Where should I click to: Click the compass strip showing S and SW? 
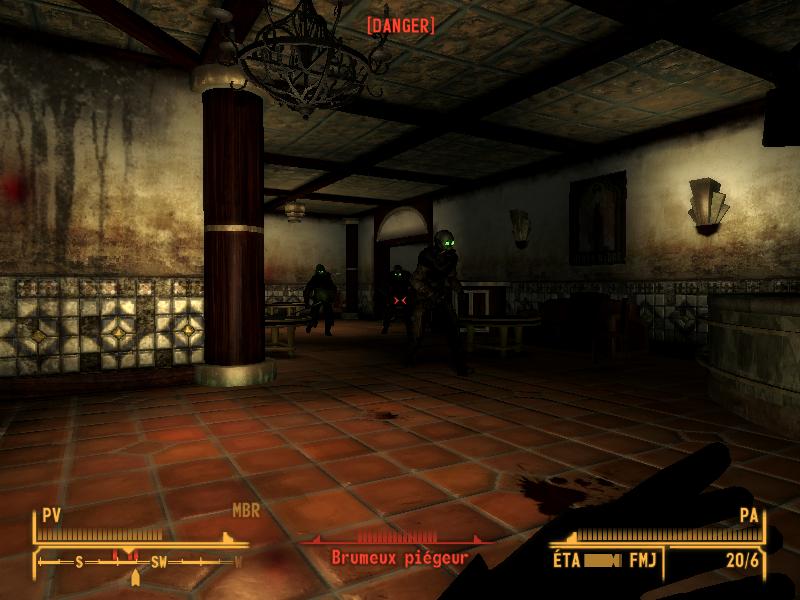click(140, 561)
